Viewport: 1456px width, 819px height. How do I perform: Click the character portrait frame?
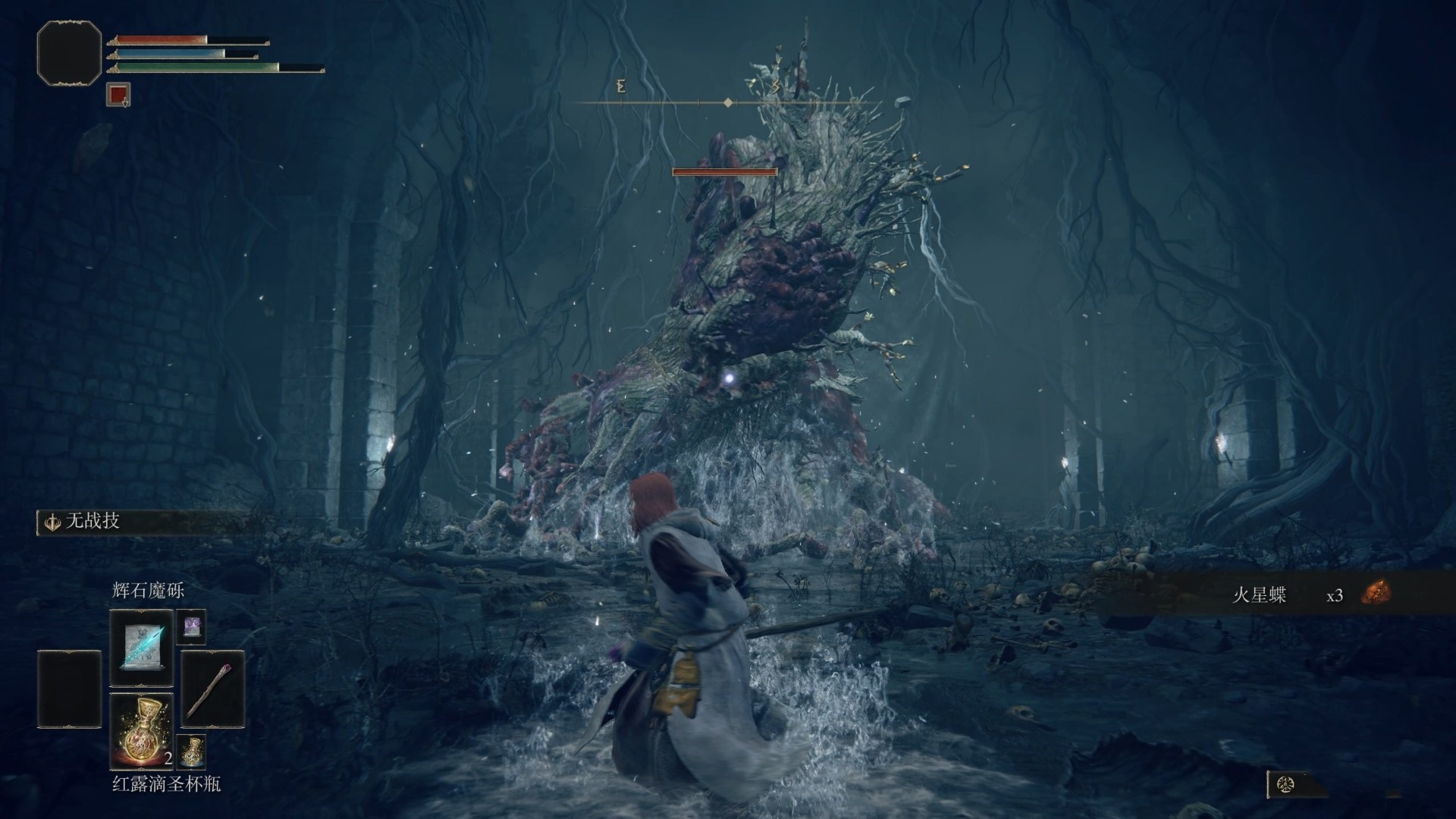(x=69, y=52)
